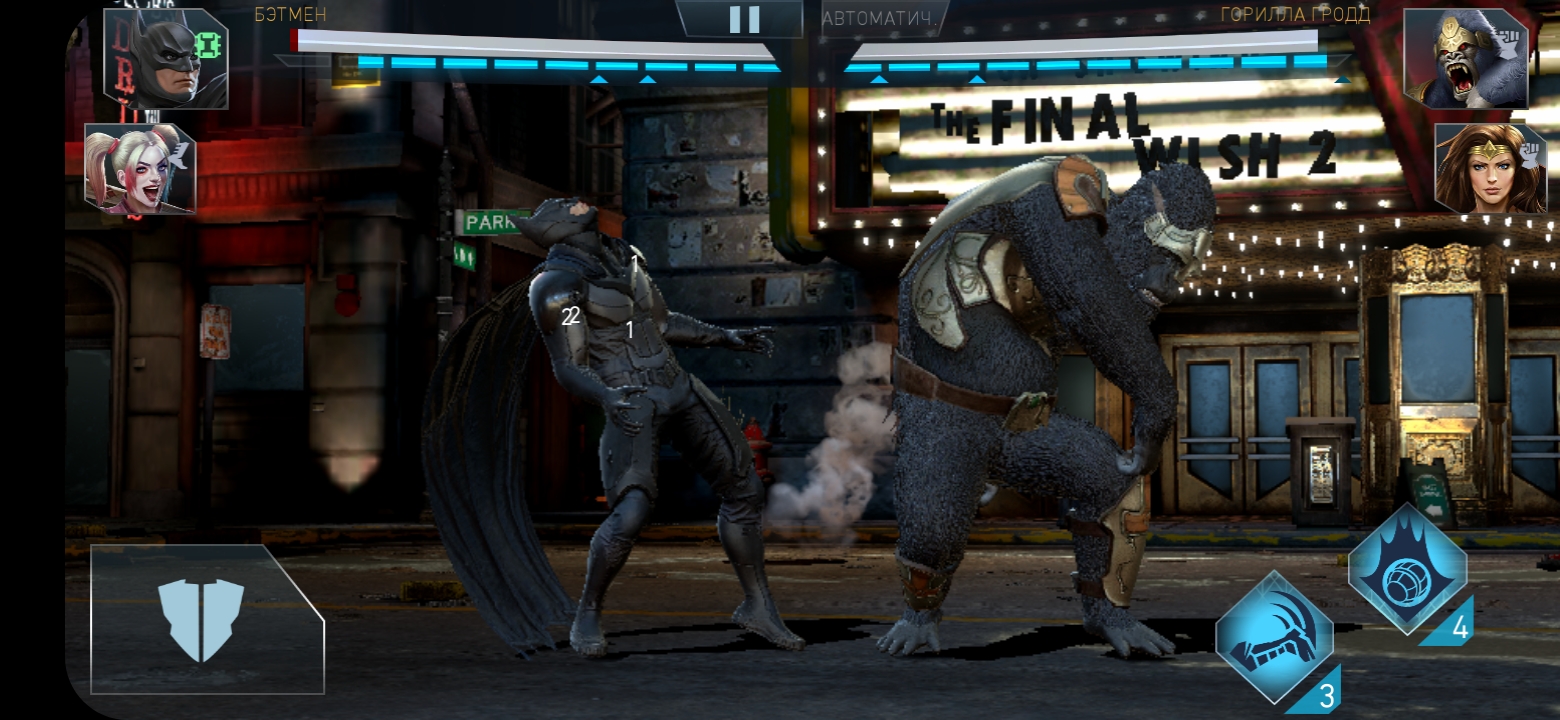Tap Gorilla Grodd's enemy portrait
Screen dimensions: 1560x720
[x=1465, y=58]
